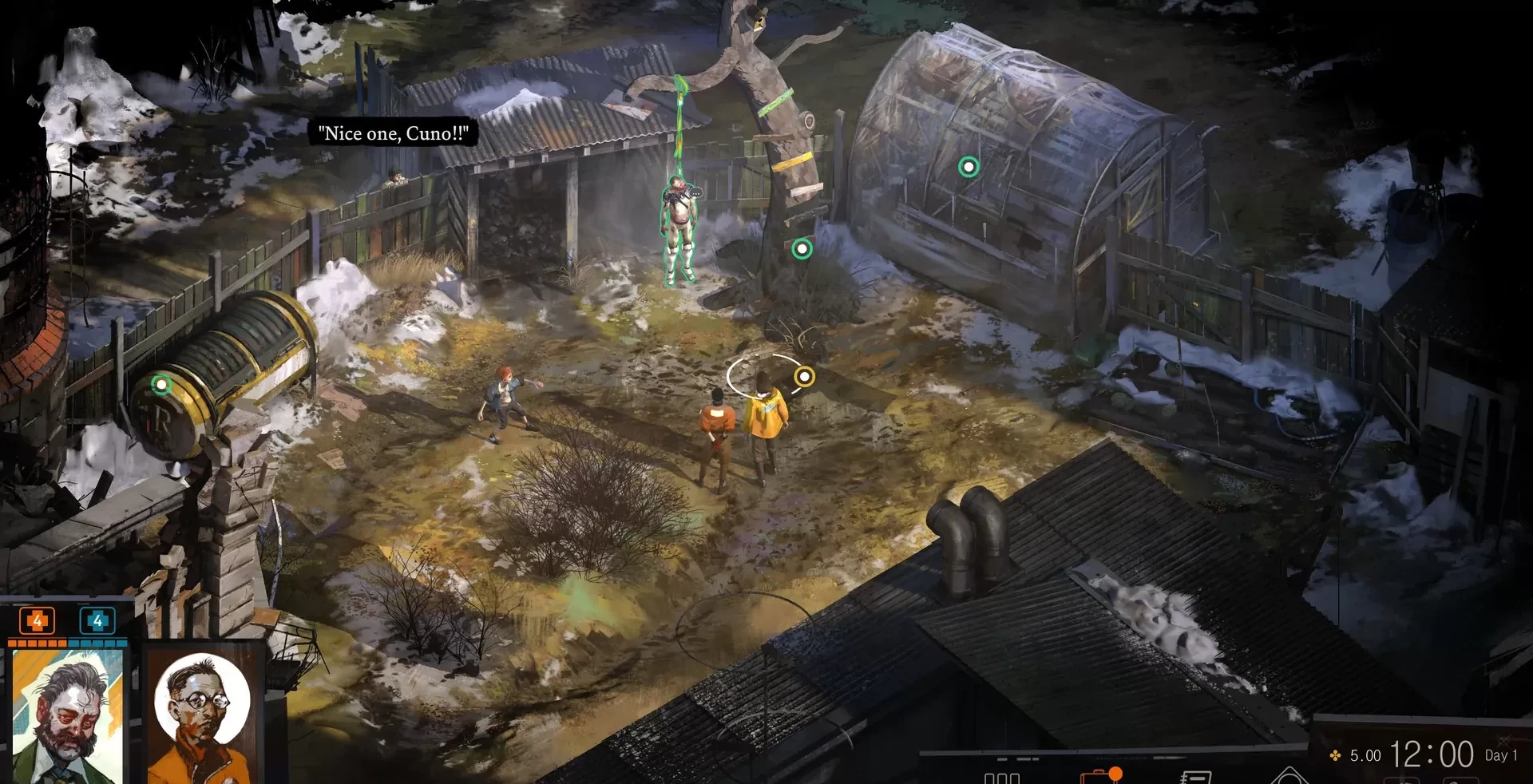This screenshot has width=1533, height=784.
Task: Click the yellow interaction orb beside Kim
Action: [x=804, y=376]
